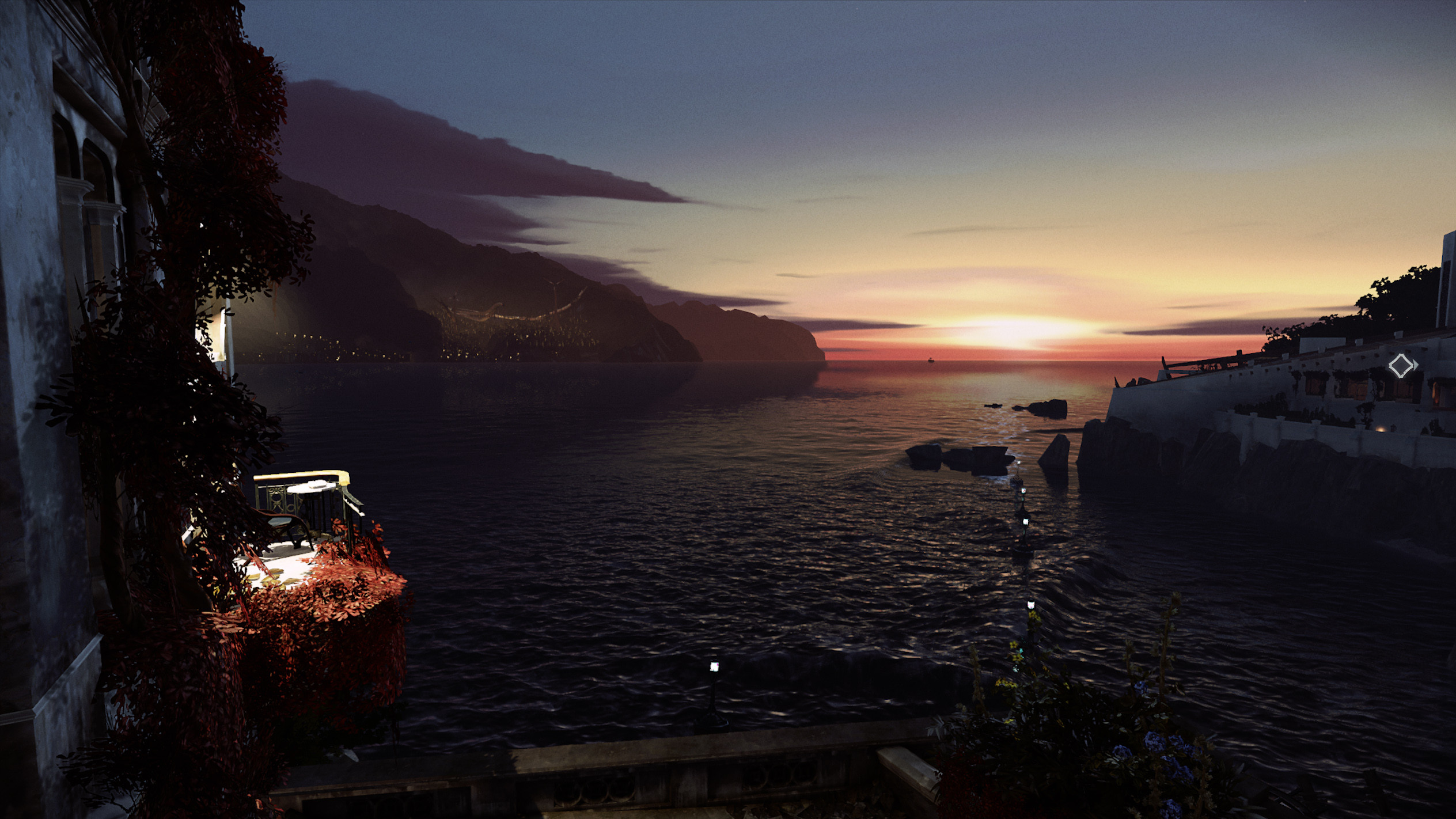Select the white diamond objective marker
1456x819 pixels.
(x=1402, y=366)
